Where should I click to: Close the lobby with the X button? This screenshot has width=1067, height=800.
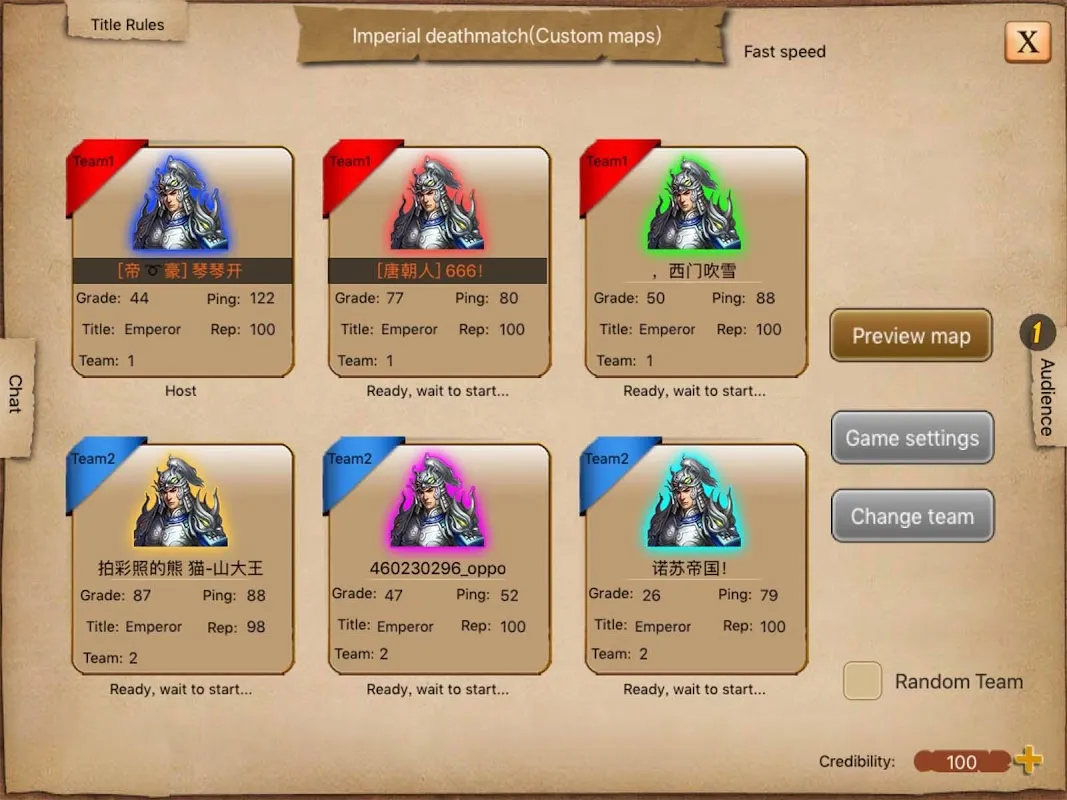pos(1027,42)
